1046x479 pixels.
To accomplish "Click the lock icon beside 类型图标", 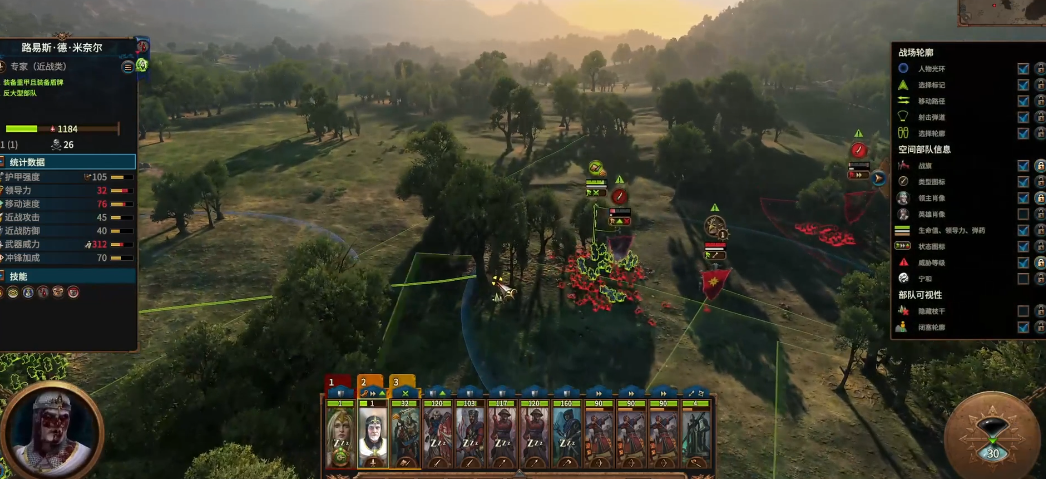I will (x=1039, y=182).
